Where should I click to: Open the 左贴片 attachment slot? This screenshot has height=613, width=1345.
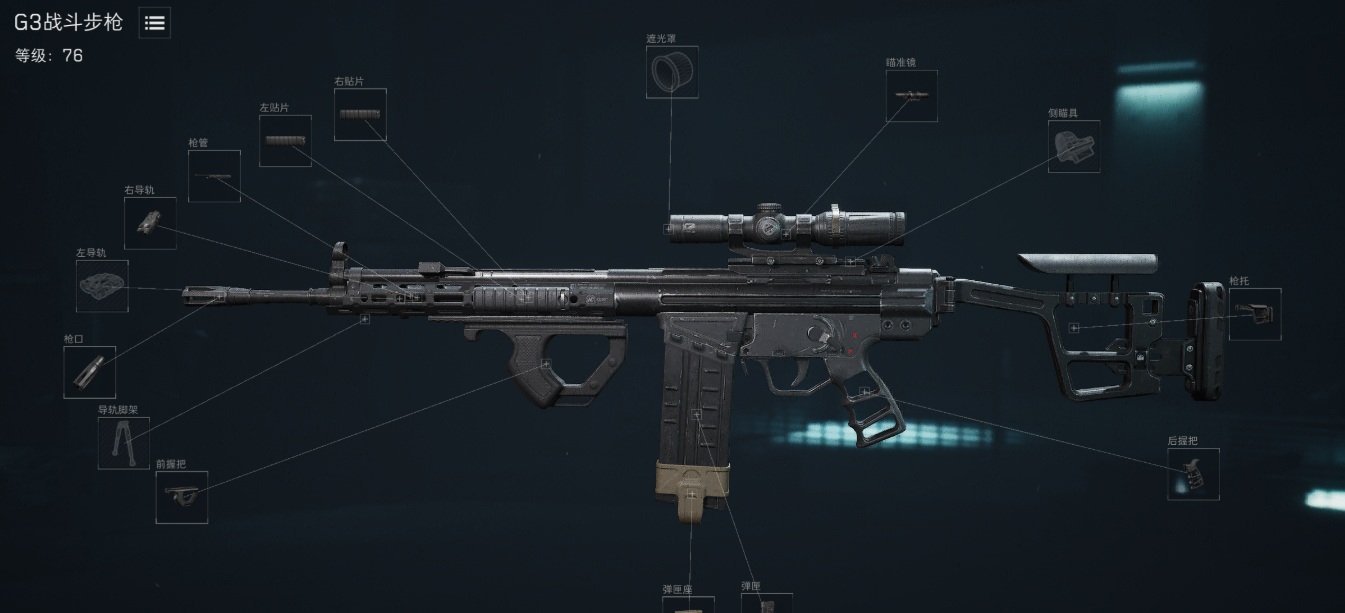point(285,141)
